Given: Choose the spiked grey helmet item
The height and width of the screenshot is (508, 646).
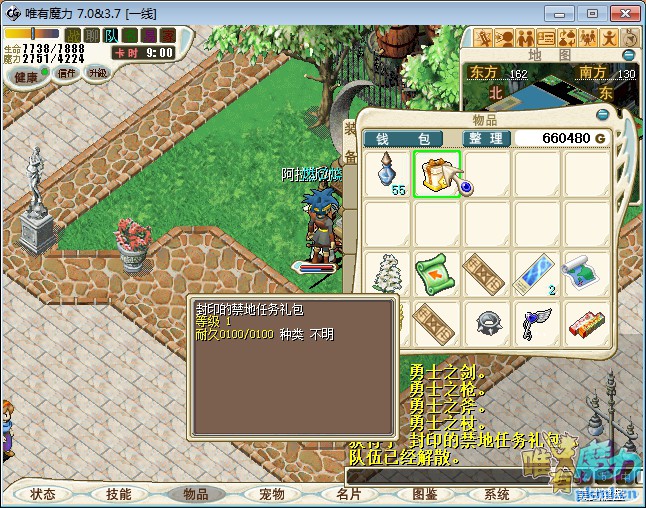Looking at the screenshot, I should click(x=486, y=322).
